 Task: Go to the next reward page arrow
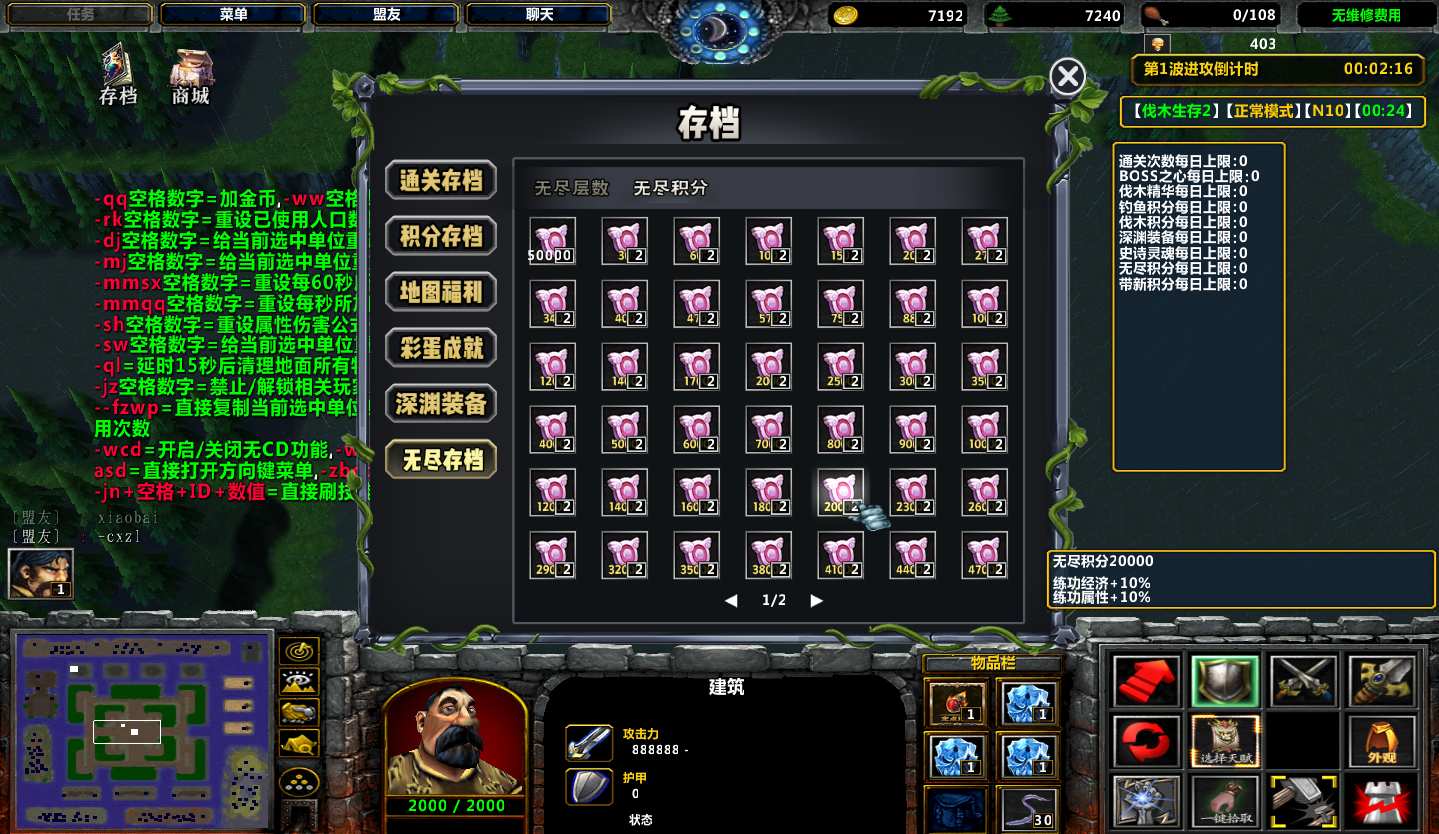[x=817, y=601]
